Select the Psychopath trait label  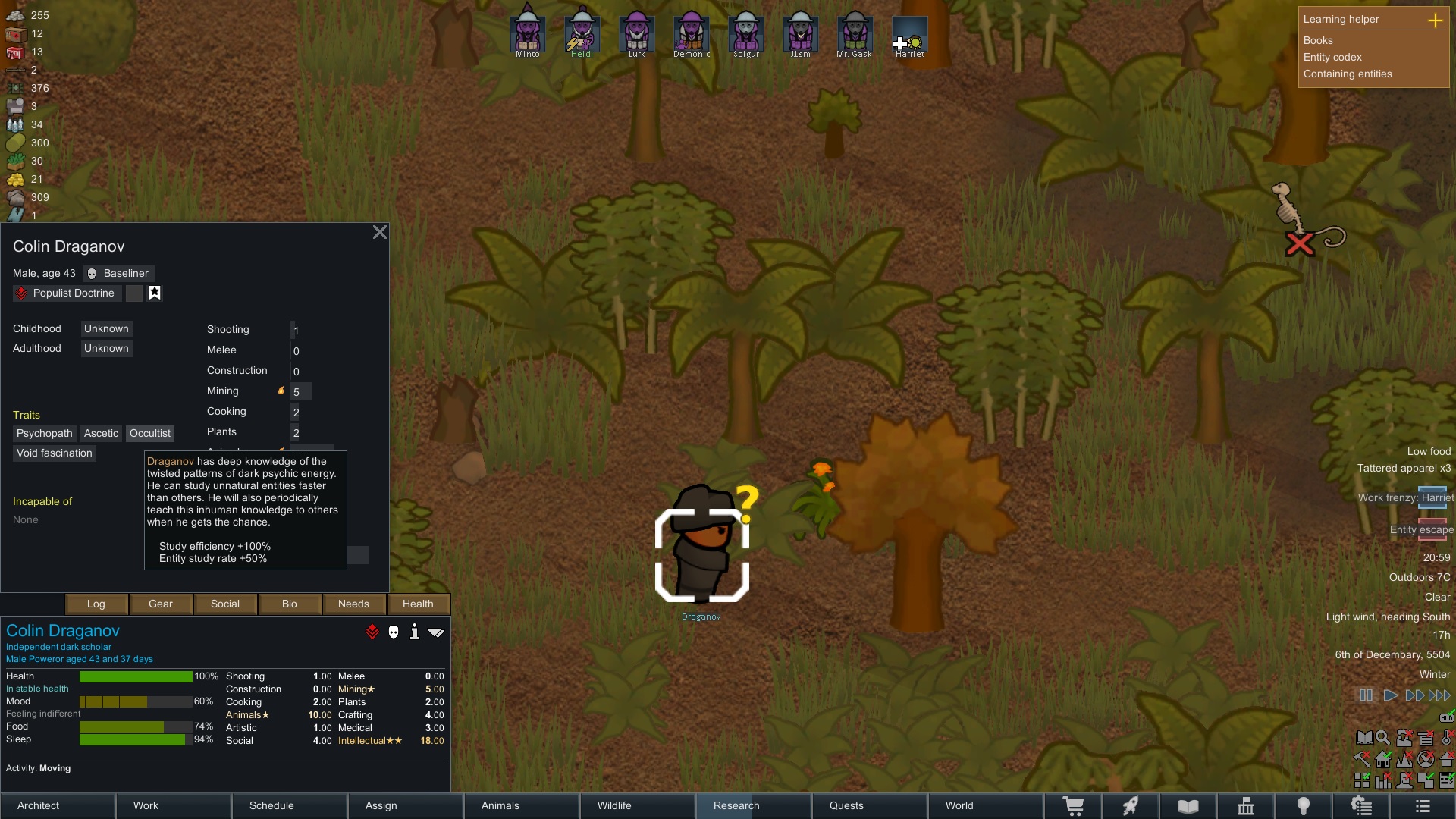(45, 434)
